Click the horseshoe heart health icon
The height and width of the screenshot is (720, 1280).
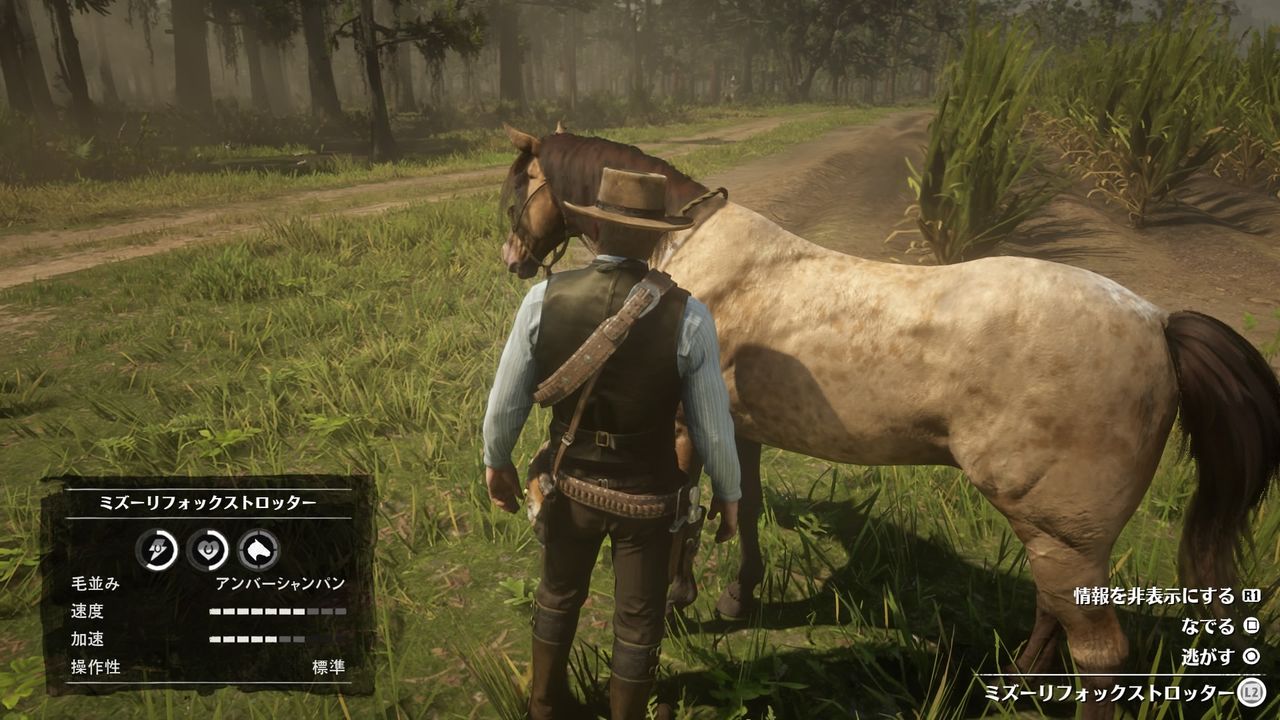coord(209,548)
